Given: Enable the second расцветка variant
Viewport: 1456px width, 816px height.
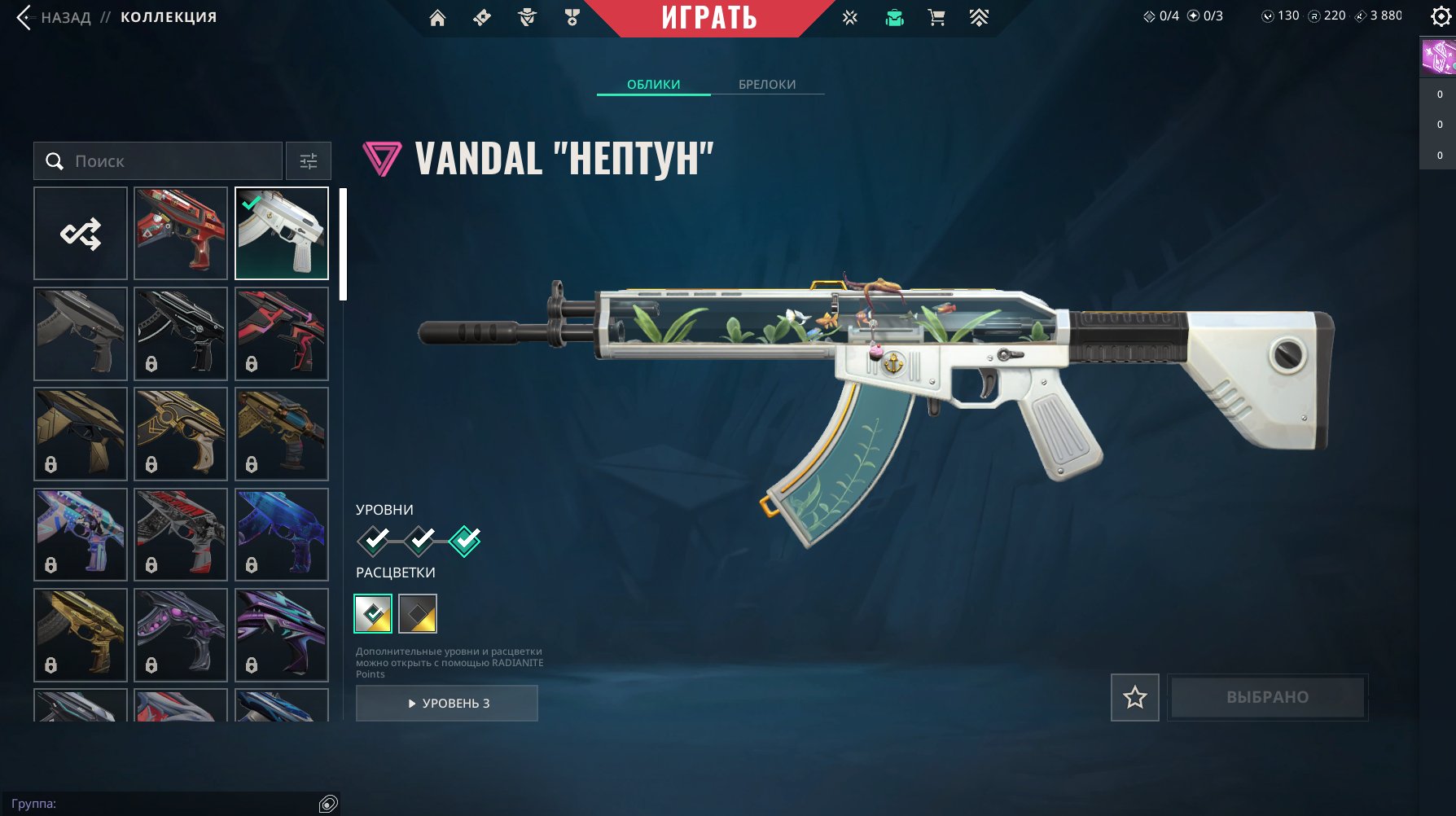Looking at the screenshot, I should coord(418,614).
